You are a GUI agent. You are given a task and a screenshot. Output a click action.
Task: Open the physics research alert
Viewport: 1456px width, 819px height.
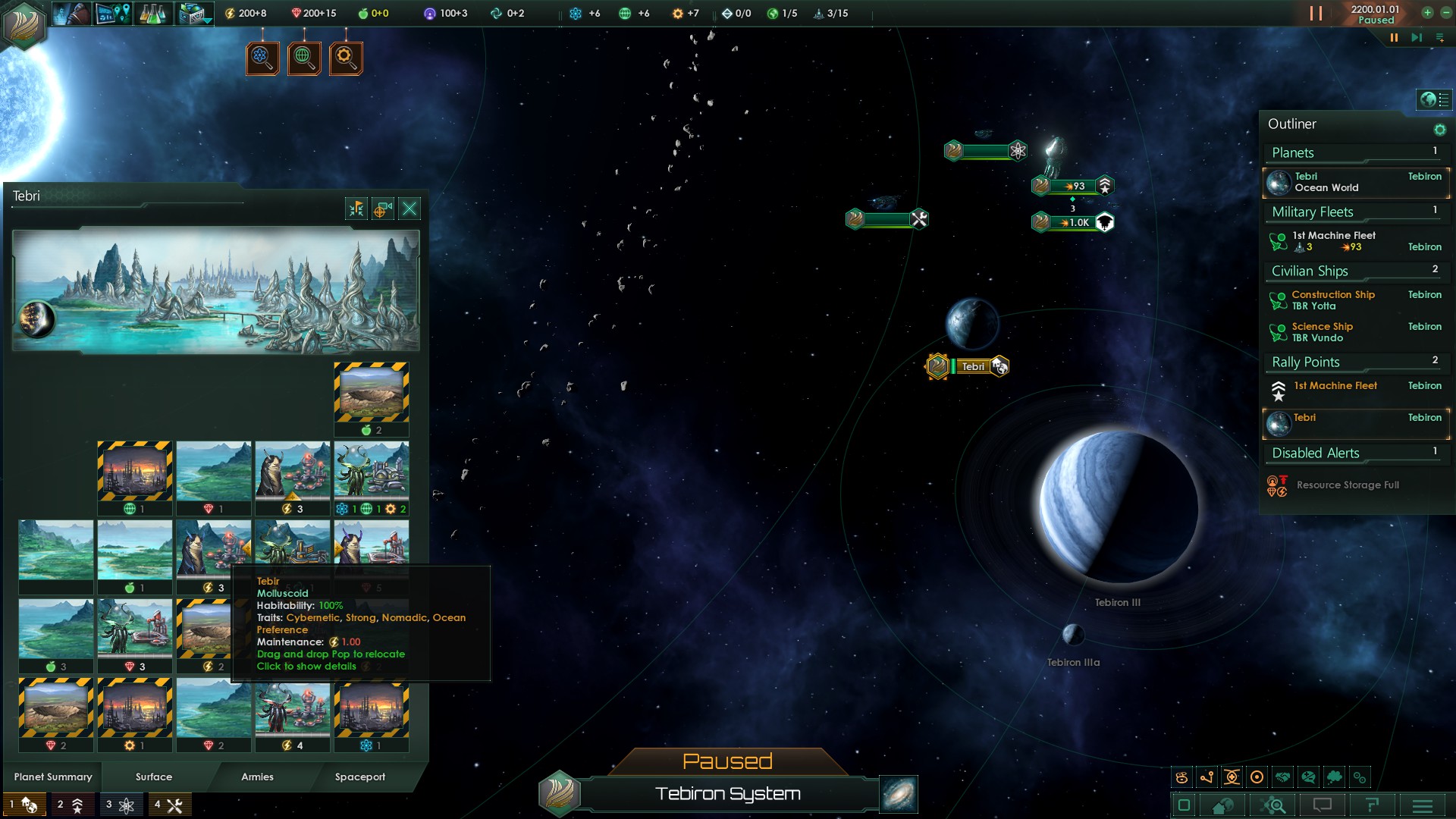[262, 58]
